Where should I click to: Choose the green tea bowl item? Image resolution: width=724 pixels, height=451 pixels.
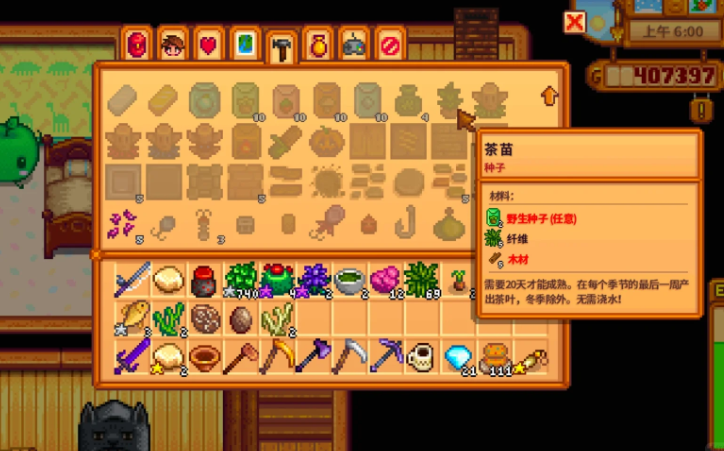(347, 279)
